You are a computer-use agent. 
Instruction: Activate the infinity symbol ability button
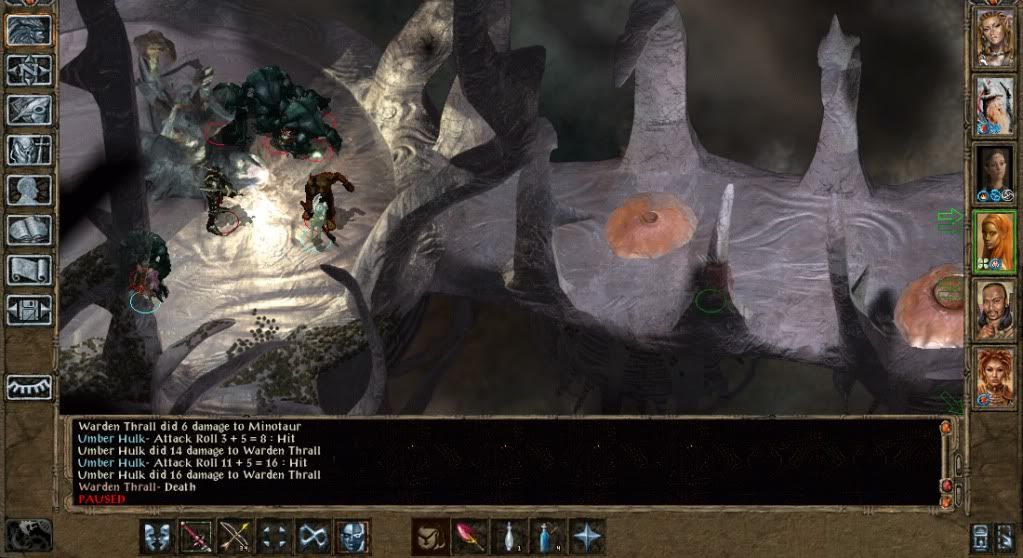click(x=313, y=536)
